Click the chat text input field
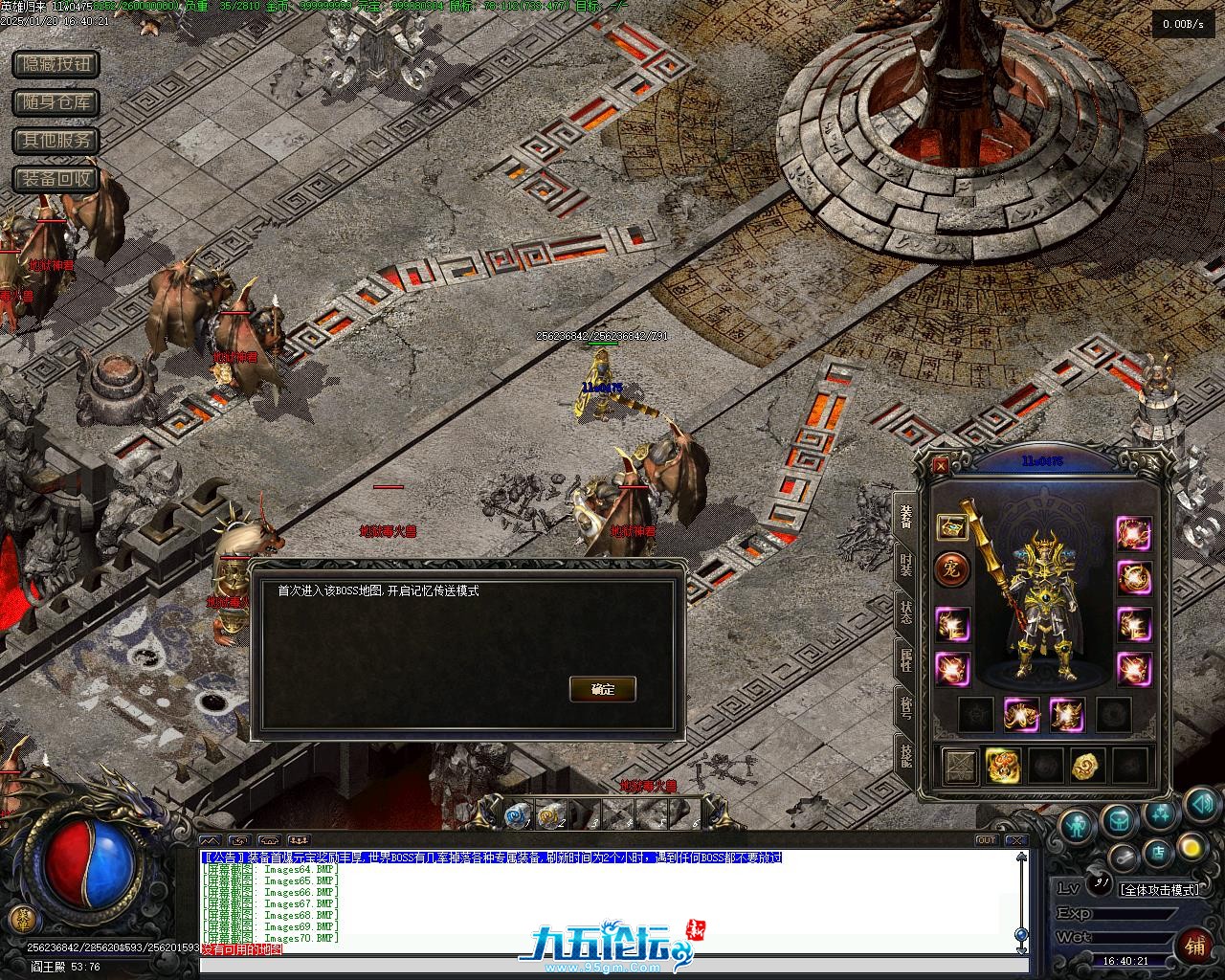The width and height of the screenshot is (1225, 980). click(612, 965)
